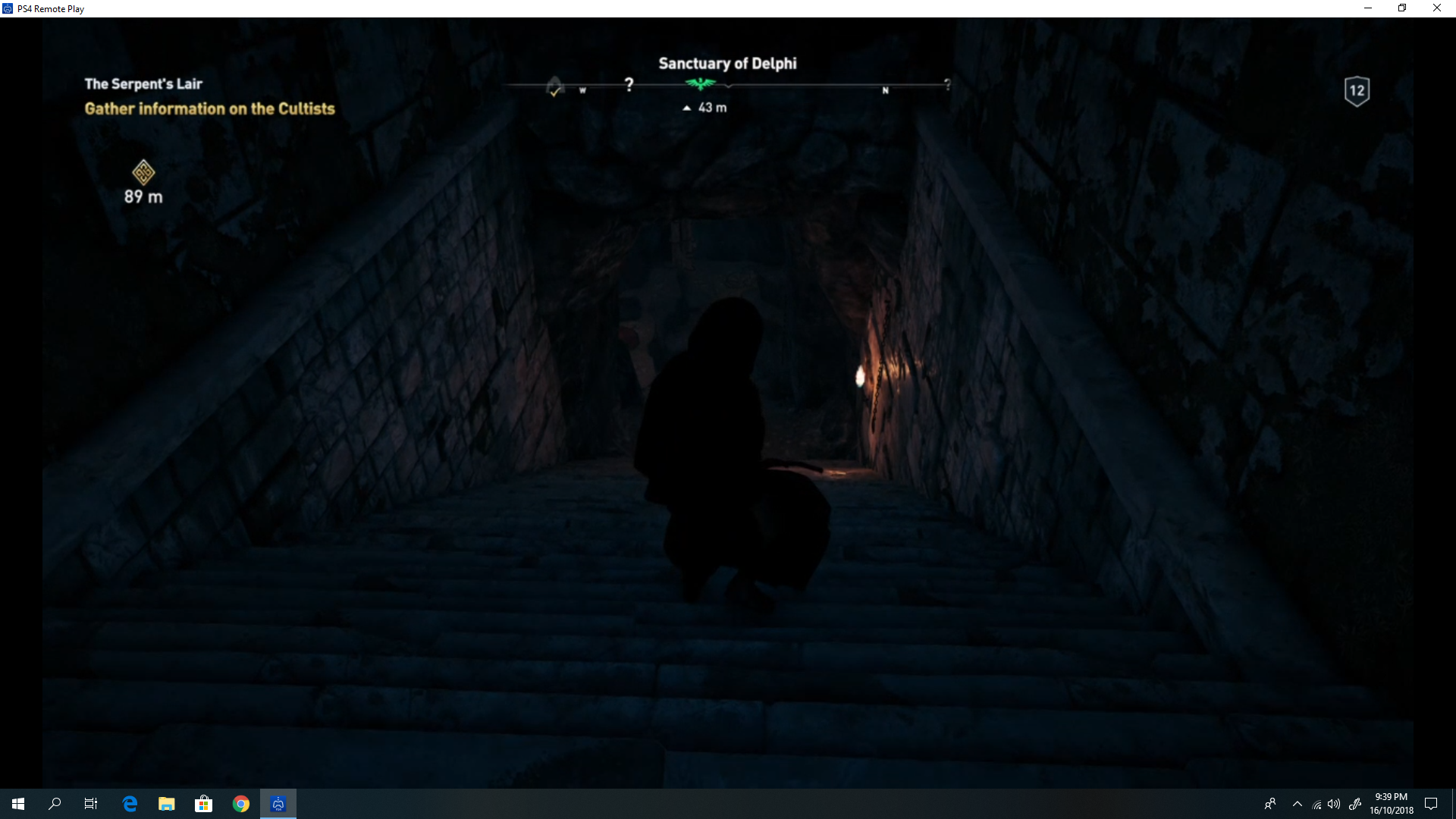Viewport: 1456px width, 819px height.
Task: Select PS4 Remote Play in the taskbar
Action: click(278, 803)
